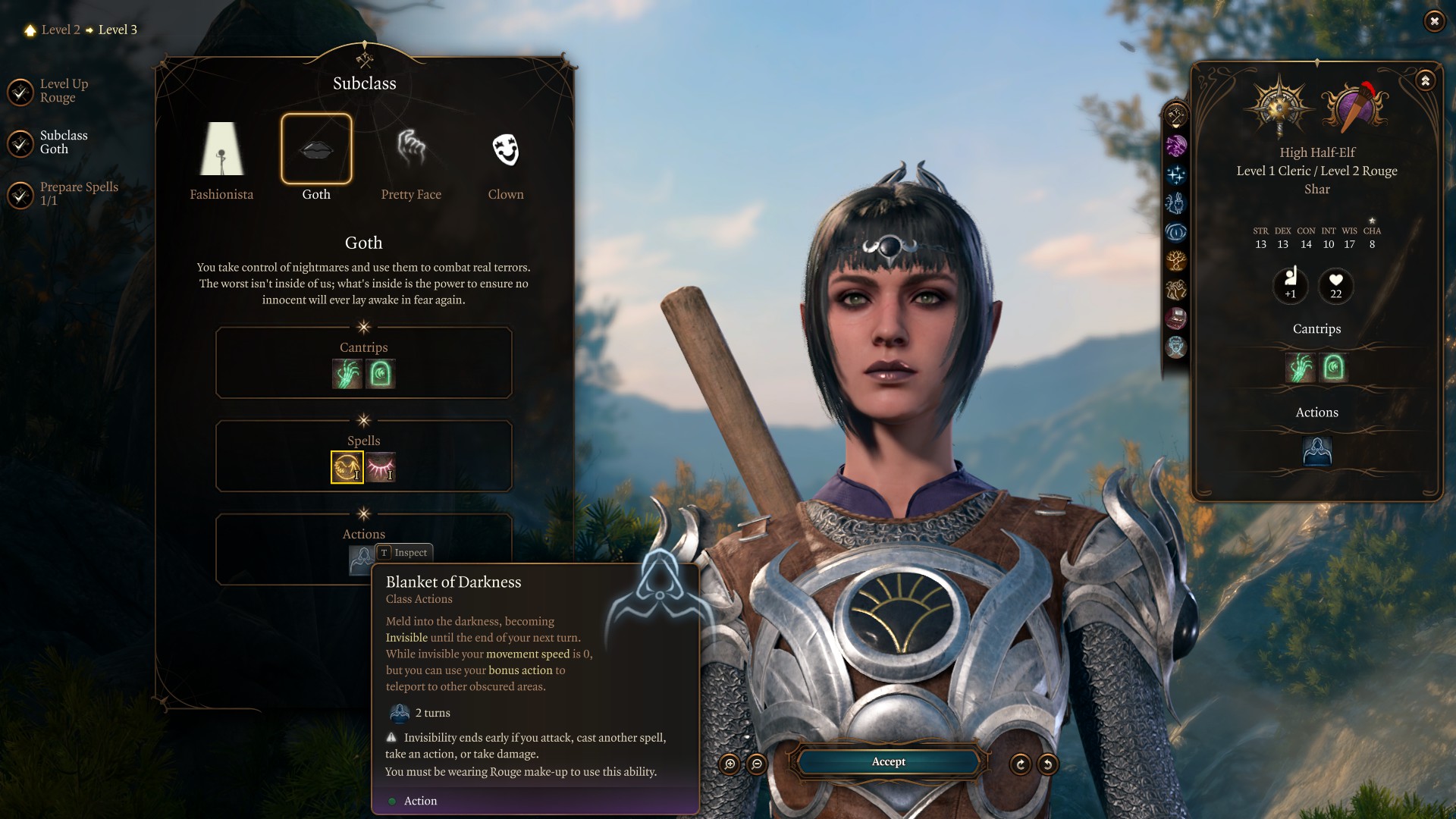
Task: Click the green skeletal hand cantrip in Subclass panel
Action: click(347, 374)
